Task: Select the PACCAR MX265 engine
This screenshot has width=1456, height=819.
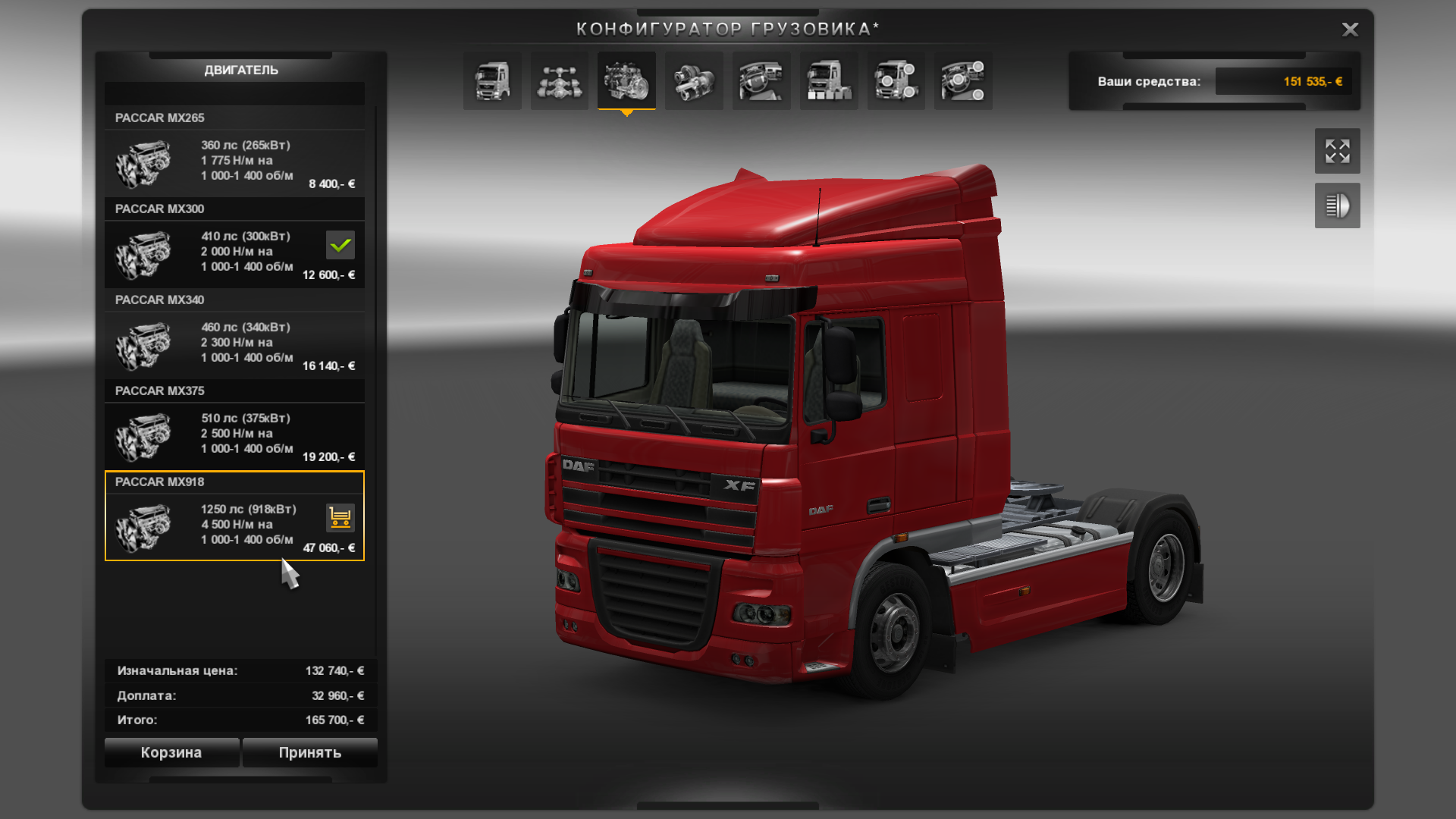Action: coord(227,162)
